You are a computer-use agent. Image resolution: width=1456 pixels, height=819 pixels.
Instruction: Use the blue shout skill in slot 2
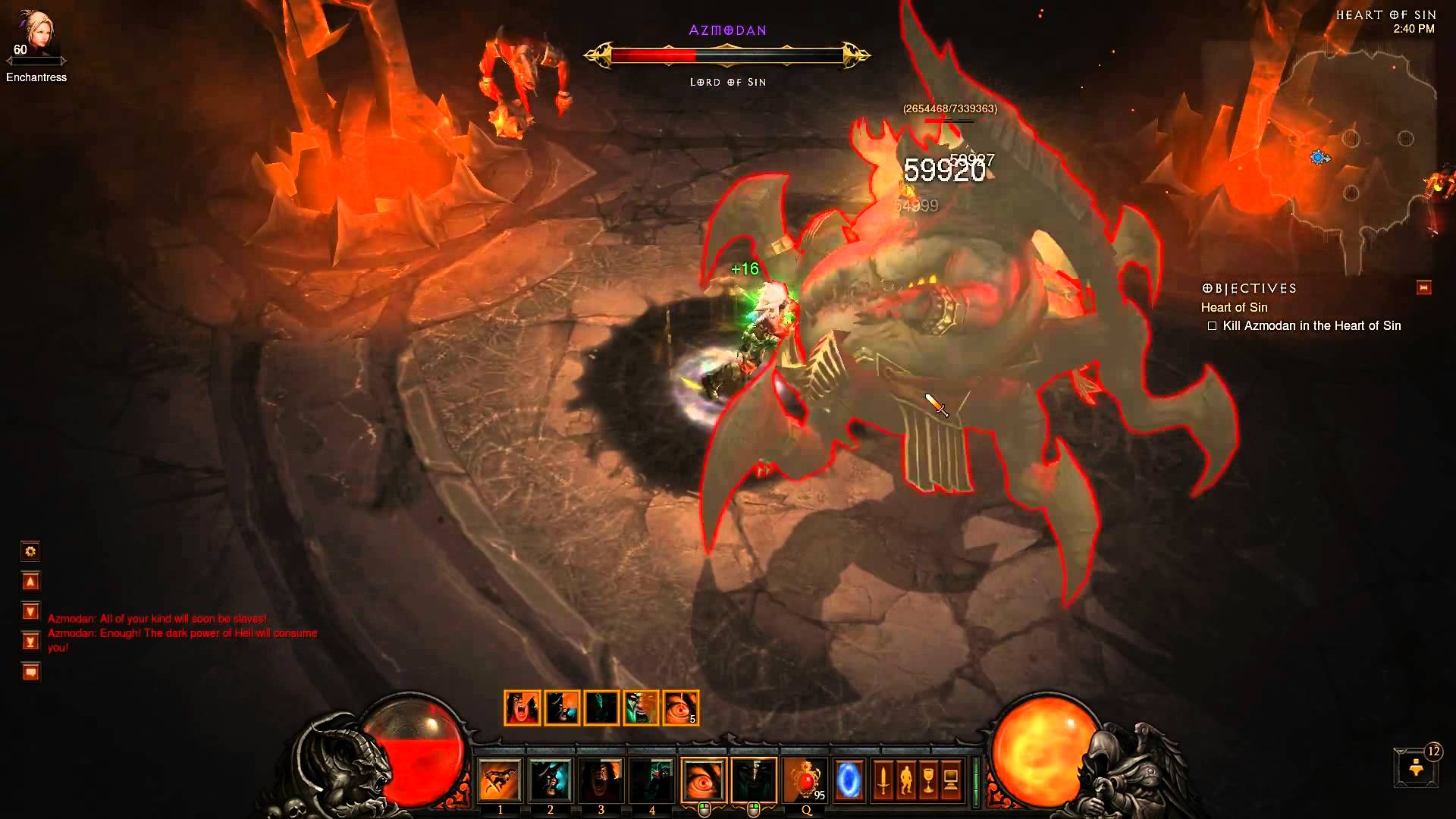(551, 780)
